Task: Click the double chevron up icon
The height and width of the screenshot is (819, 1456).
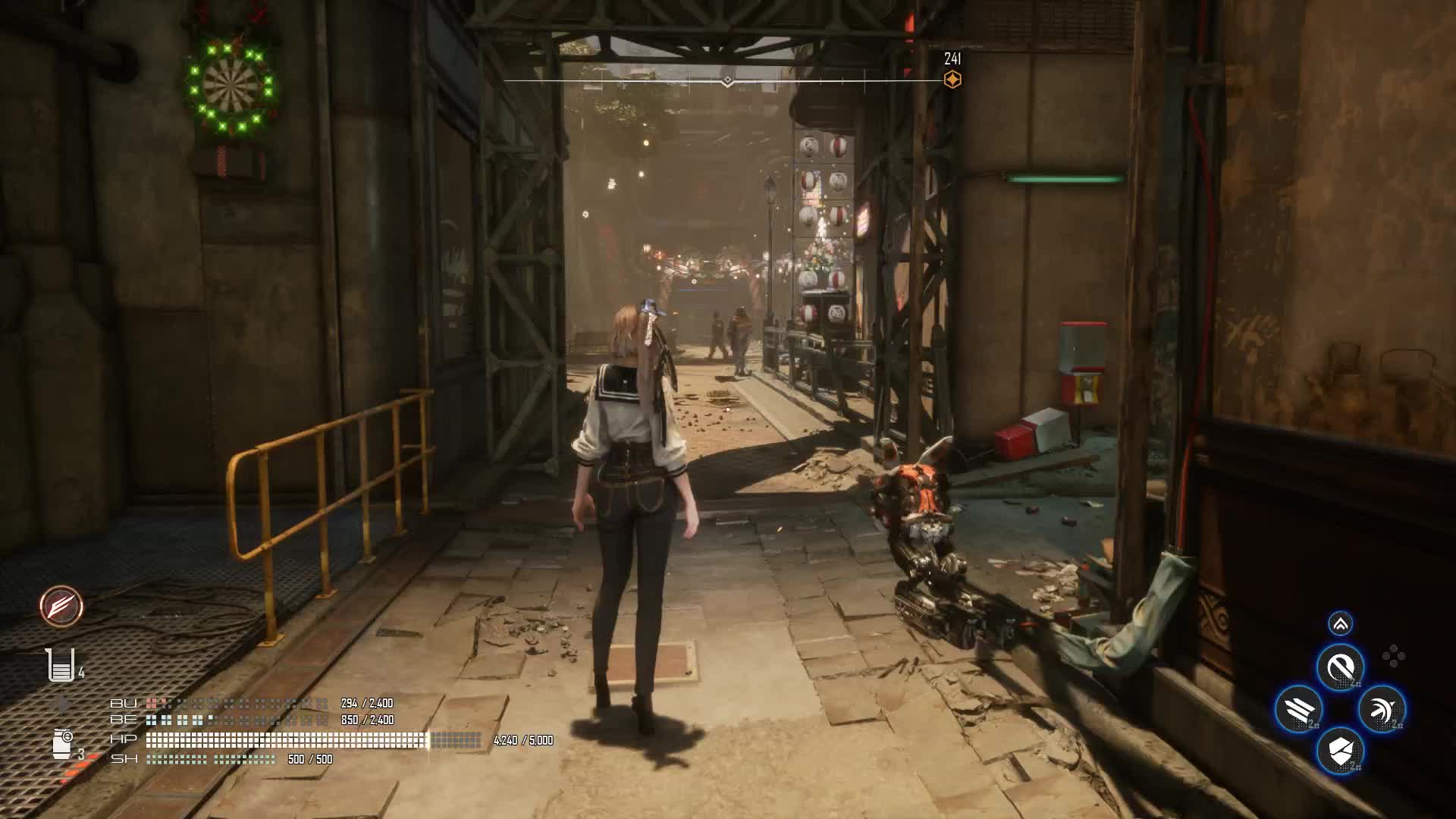Action: pos(1340,624)
